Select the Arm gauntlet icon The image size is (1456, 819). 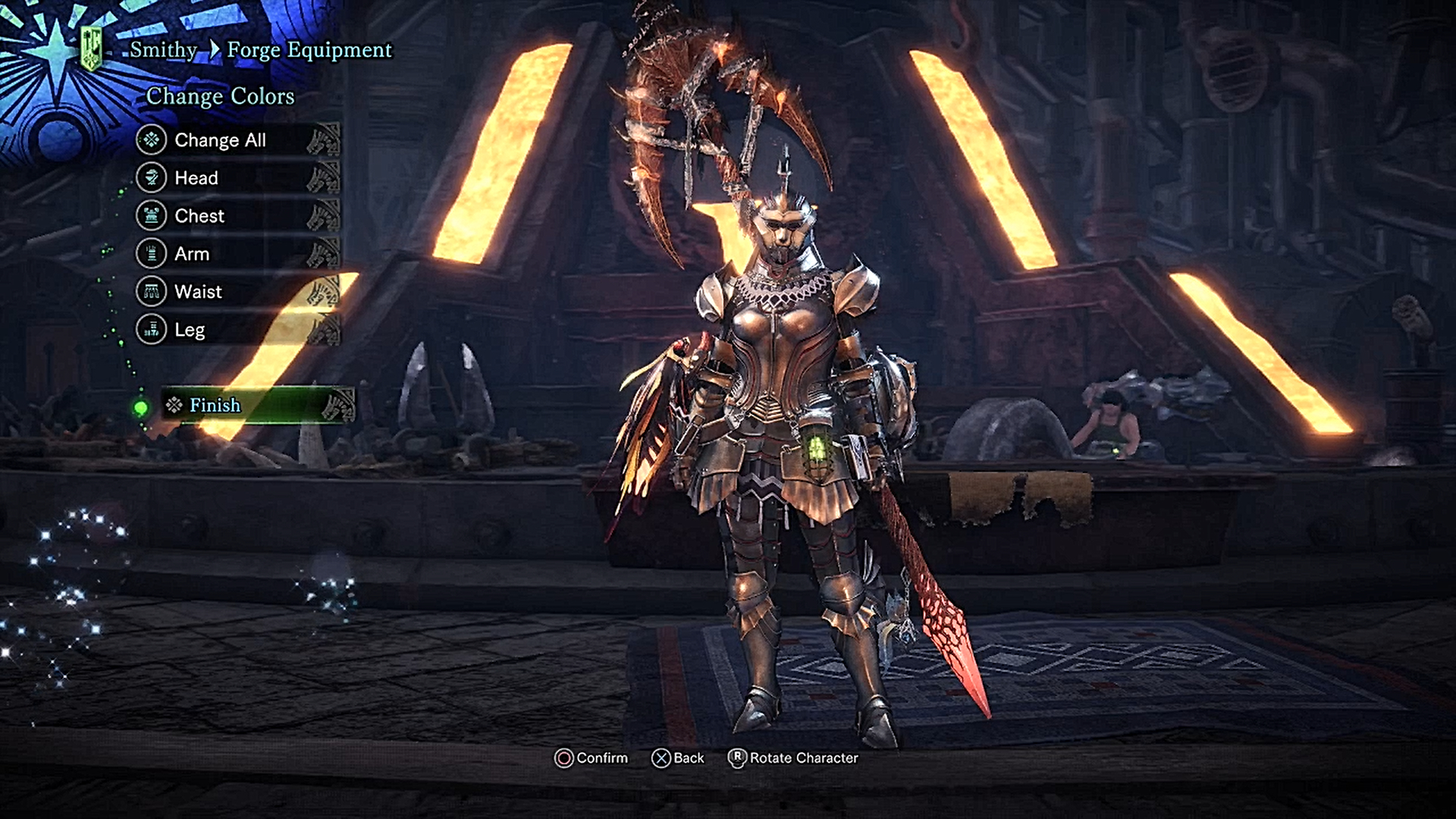pos(152,253)
